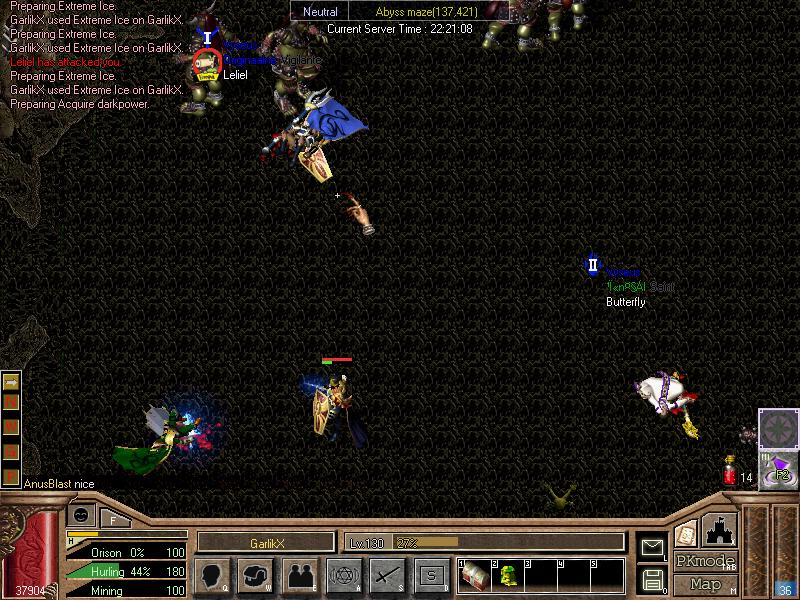Image resolution: width=800 pixels, height=600 pixels.
Task: Open the crossed sword skill button
Action: tap(388, 575)
